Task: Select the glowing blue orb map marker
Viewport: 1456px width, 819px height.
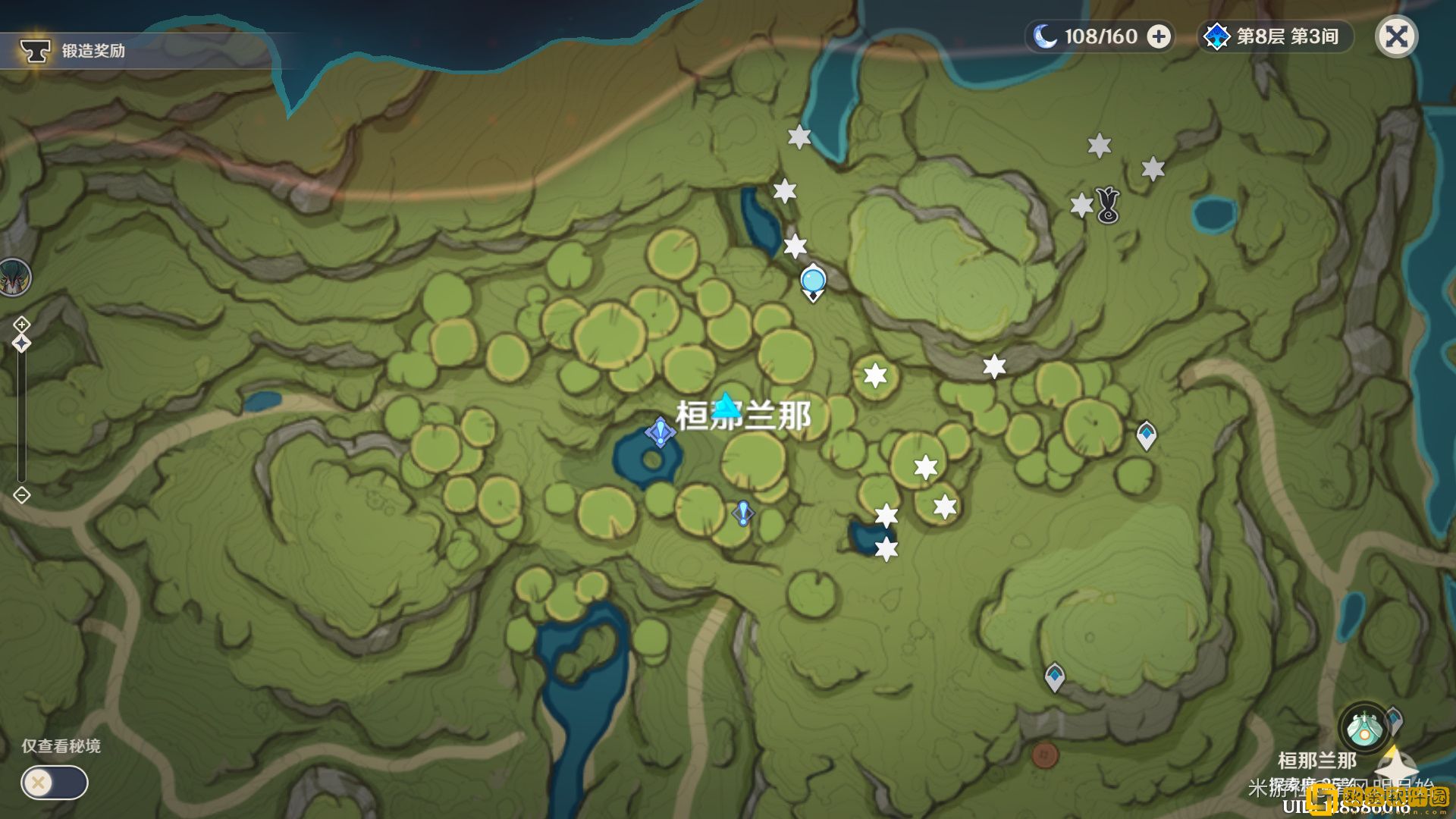Action: pos(813,281)
